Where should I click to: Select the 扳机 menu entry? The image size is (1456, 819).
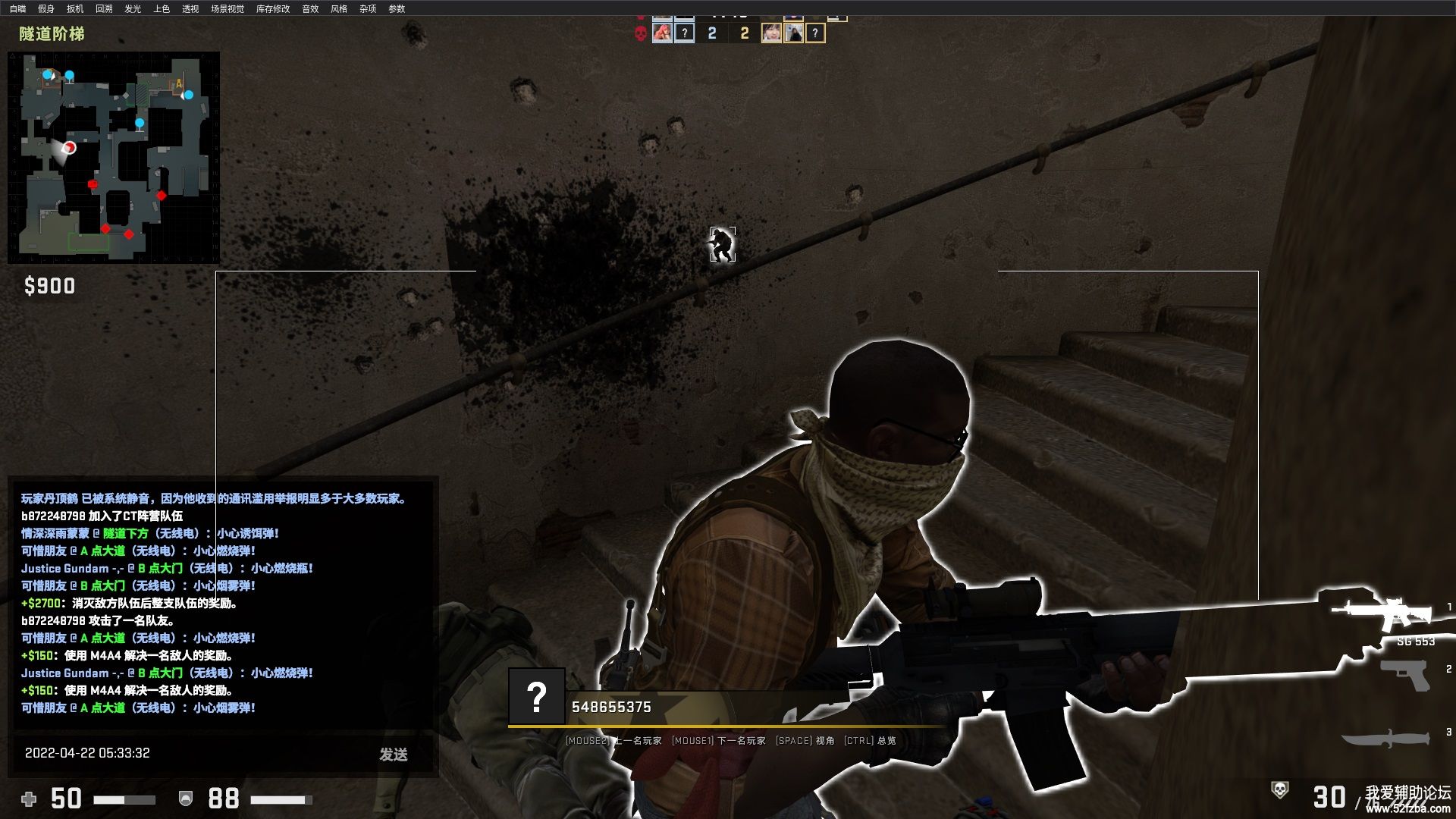pyautogui.click(x=75, y=9)
